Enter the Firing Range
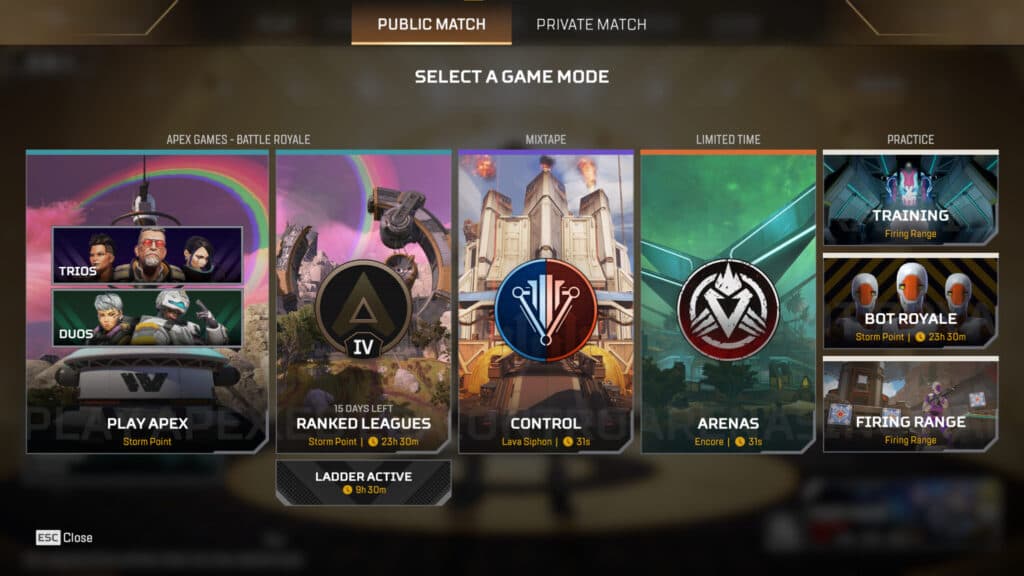 click(x=910, y=404)
